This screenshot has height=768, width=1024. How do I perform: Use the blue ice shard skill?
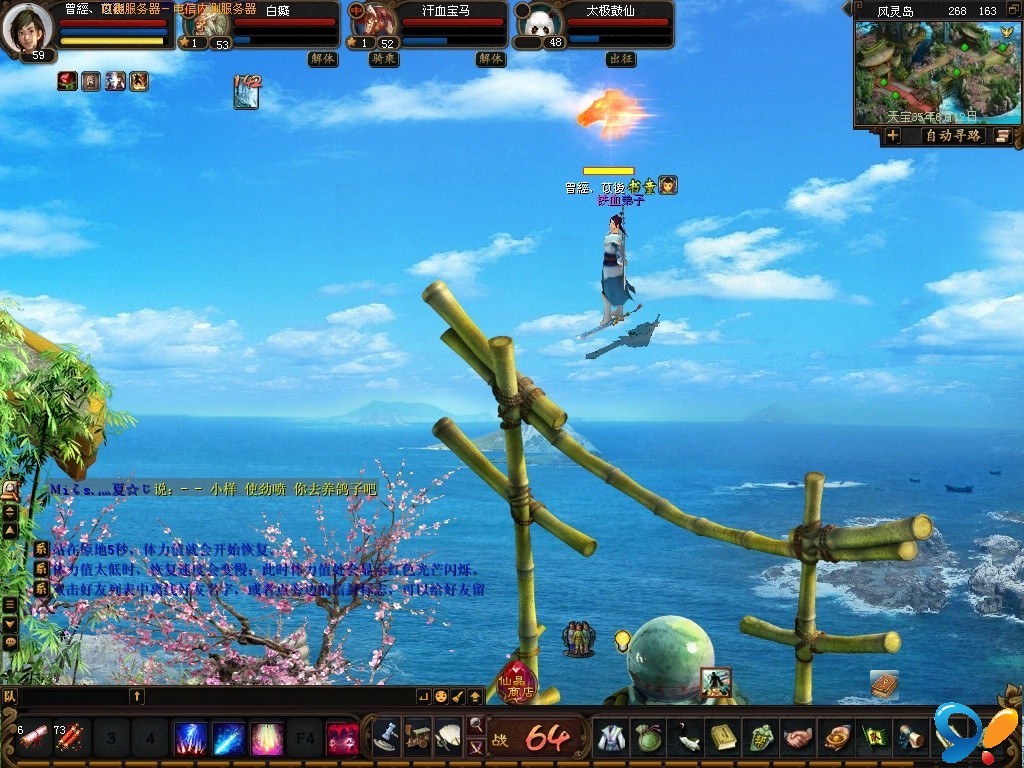point(229,739)
